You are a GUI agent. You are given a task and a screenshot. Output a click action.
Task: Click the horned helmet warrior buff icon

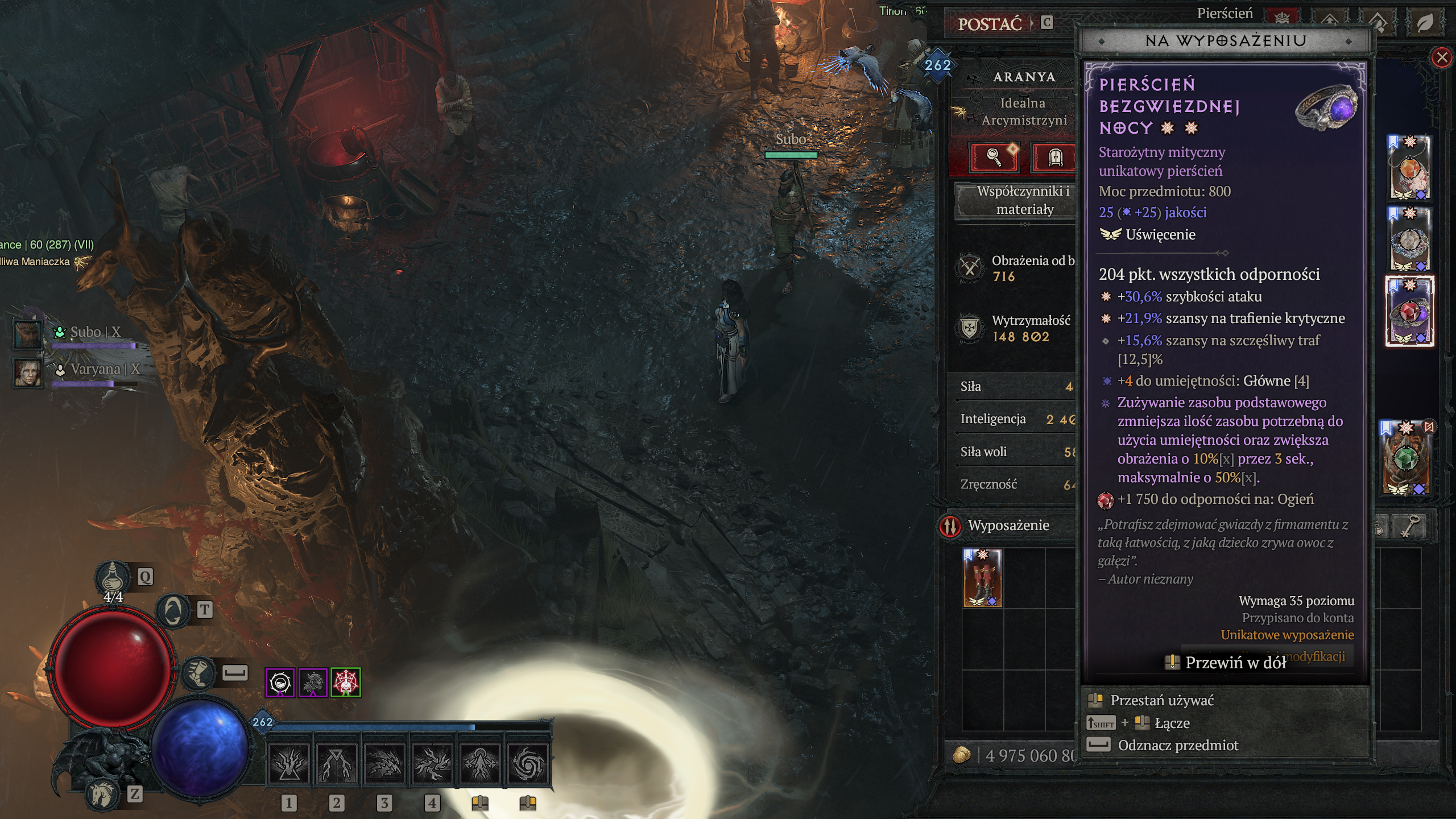313,682
